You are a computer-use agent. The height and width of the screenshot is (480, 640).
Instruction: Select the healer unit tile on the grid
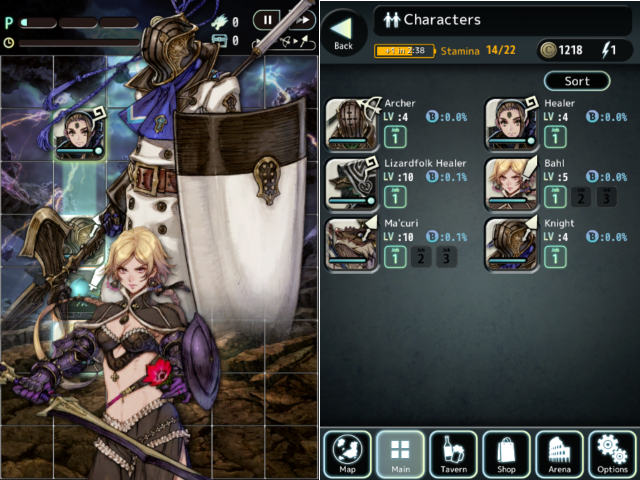(x=80, y=133)
